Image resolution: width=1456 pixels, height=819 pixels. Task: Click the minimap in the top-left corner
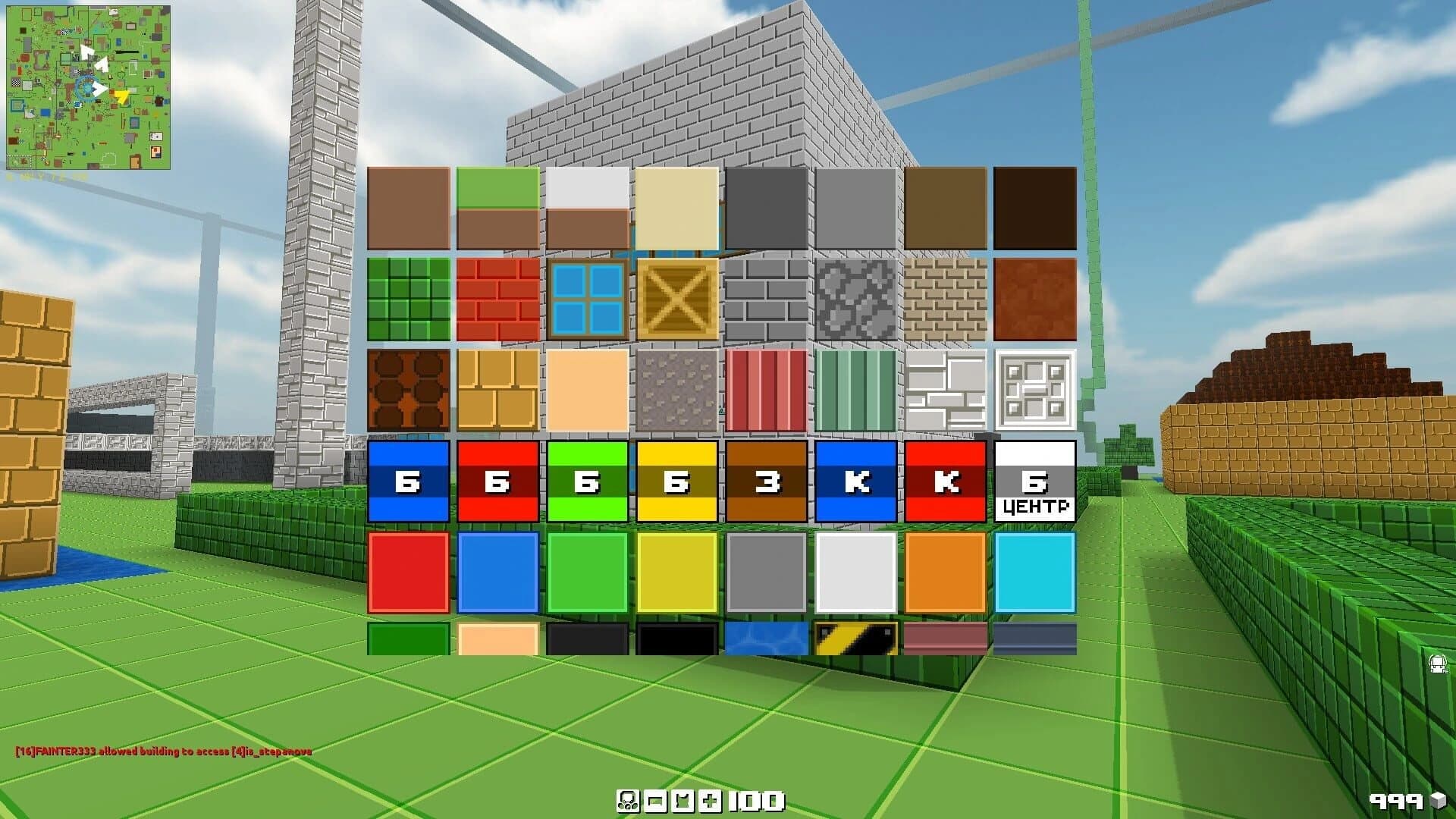[91, 87]
